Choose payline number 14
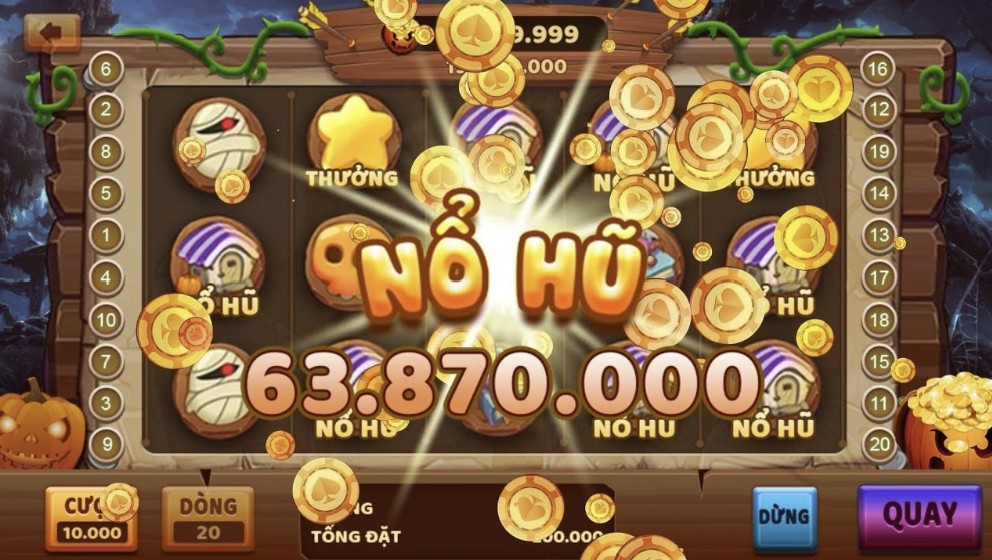 878,194
